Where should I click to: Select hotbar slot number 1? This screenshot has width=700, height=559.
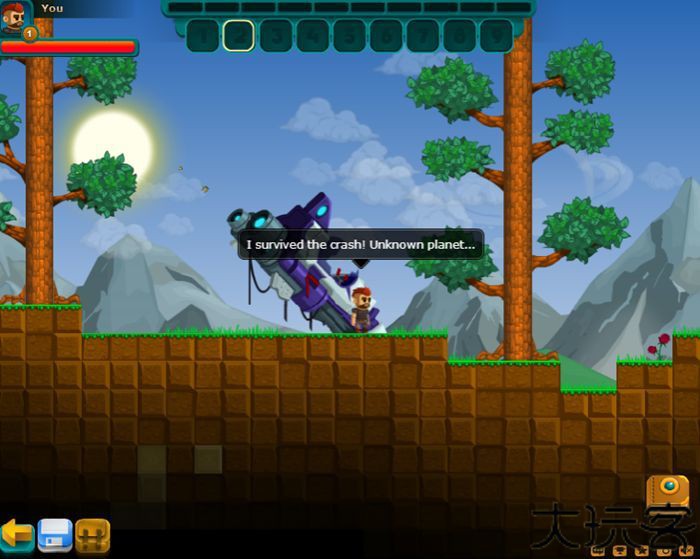(201, 36)
